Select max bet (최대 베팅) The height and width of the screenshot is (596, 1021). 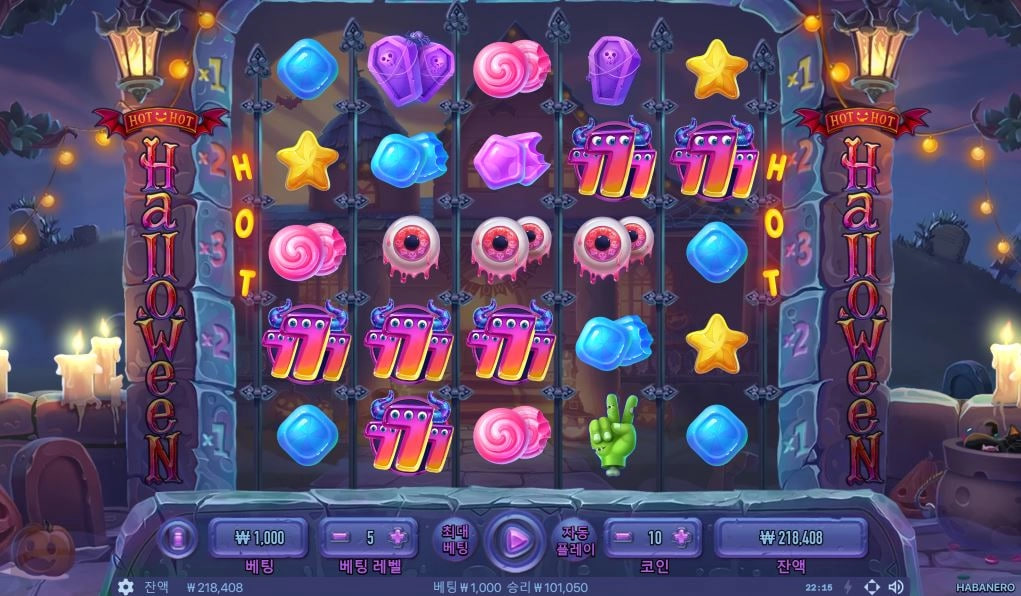click(x=455, y=540)
